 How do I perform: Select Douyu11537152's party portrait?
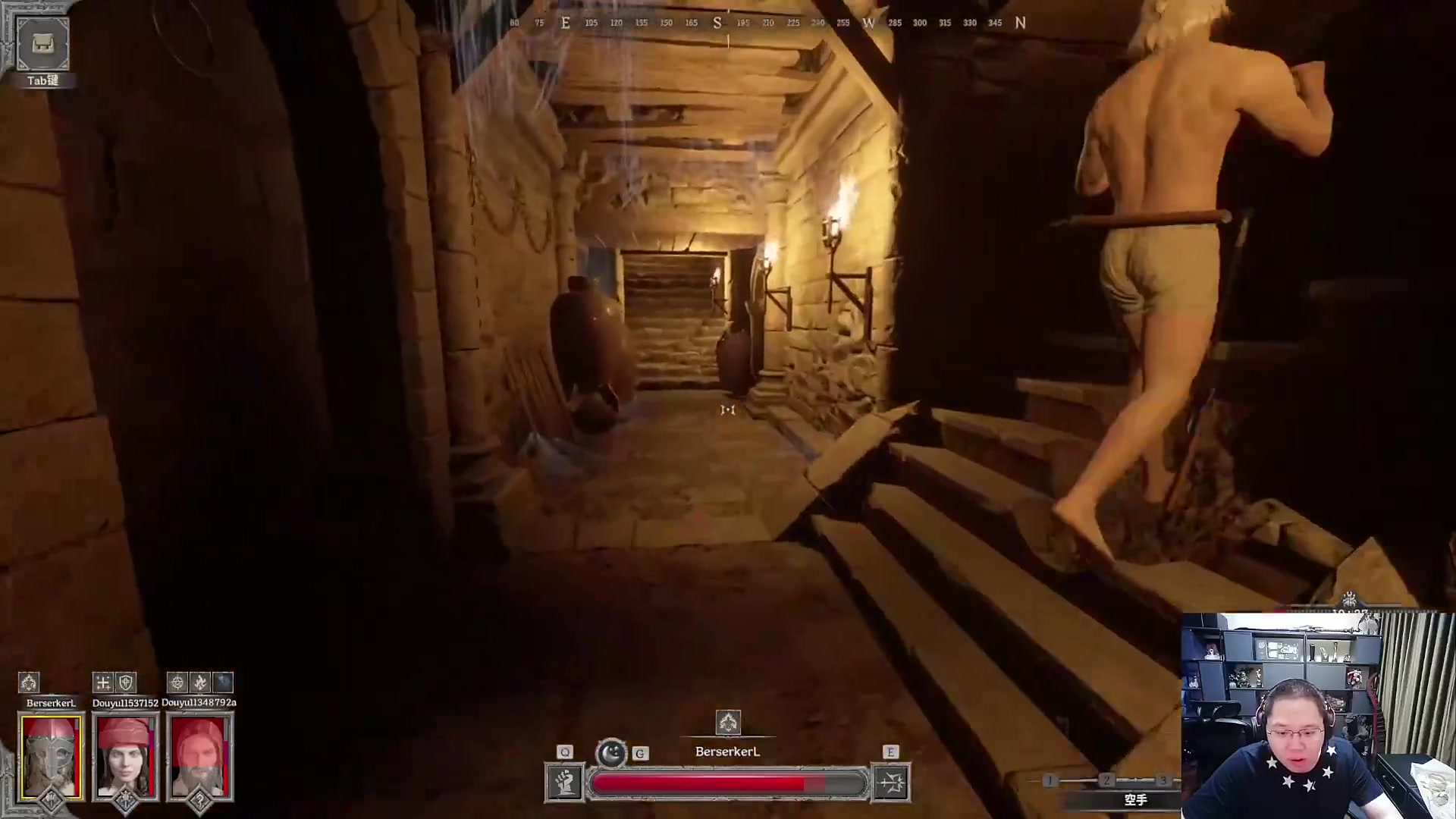(x=125, y=757)
